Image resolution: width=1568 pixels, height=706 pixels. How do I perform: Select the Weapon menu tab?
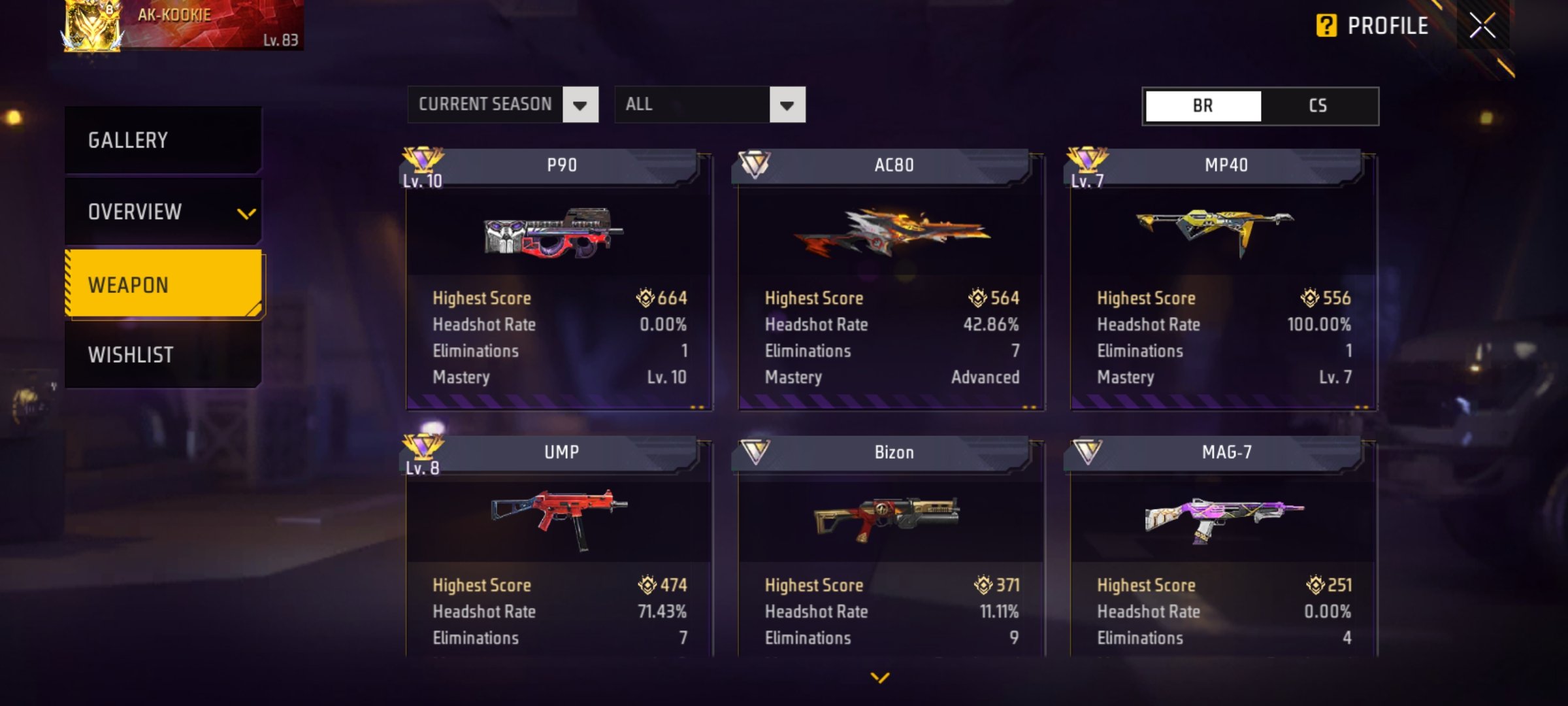point(163,285)
